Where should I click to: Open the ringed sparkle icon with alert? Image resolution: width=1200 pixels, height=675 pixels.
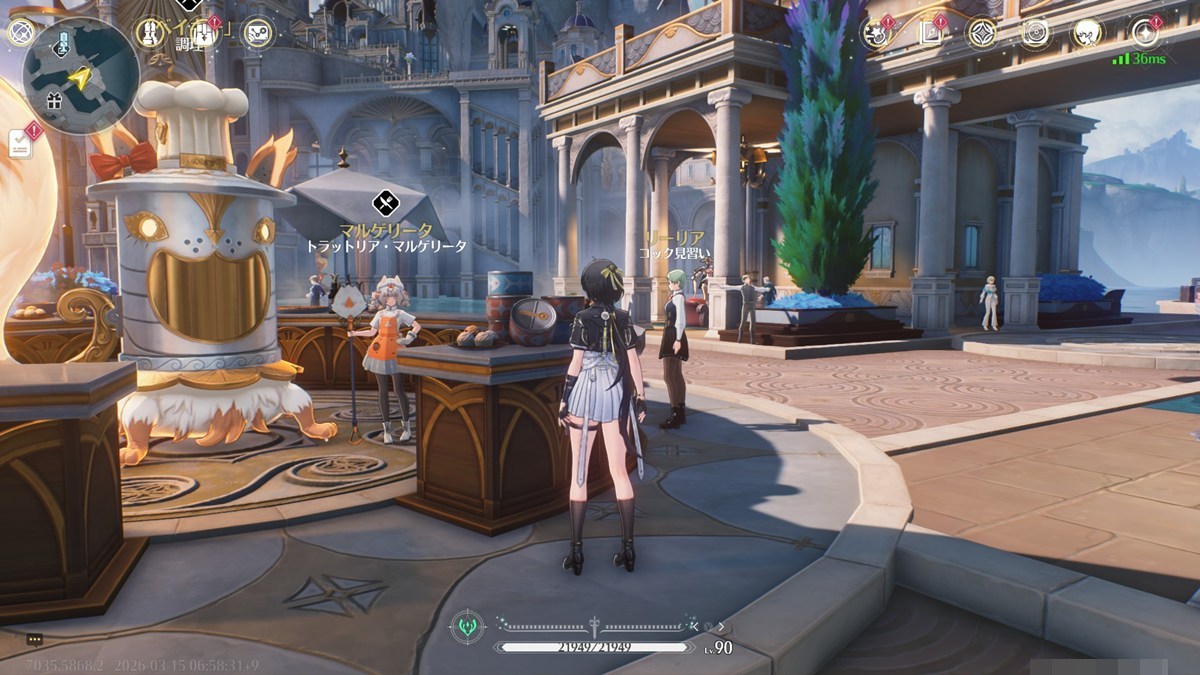1145,33
